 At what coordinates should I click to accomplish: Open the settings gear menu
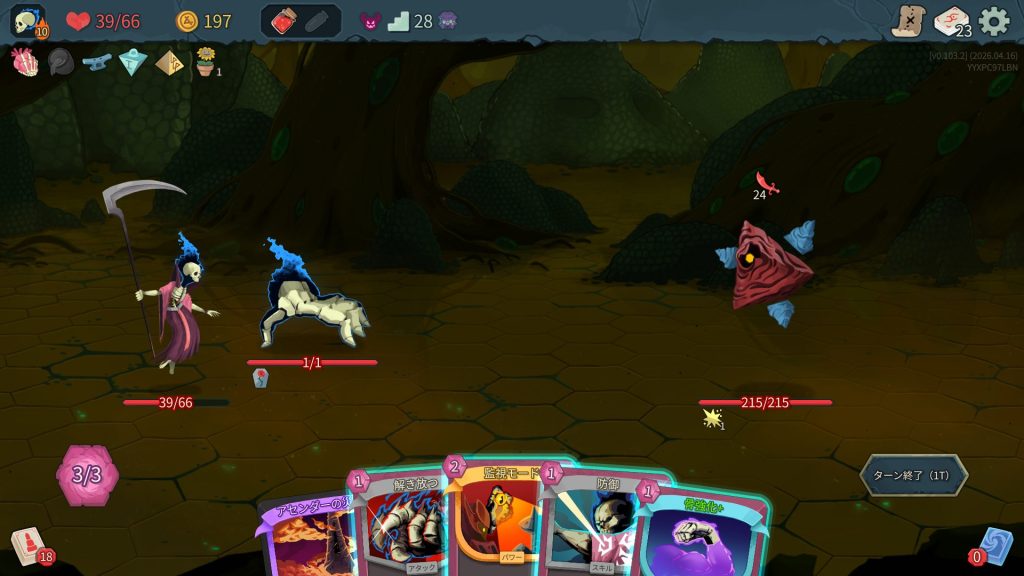[x=994, y=21]
